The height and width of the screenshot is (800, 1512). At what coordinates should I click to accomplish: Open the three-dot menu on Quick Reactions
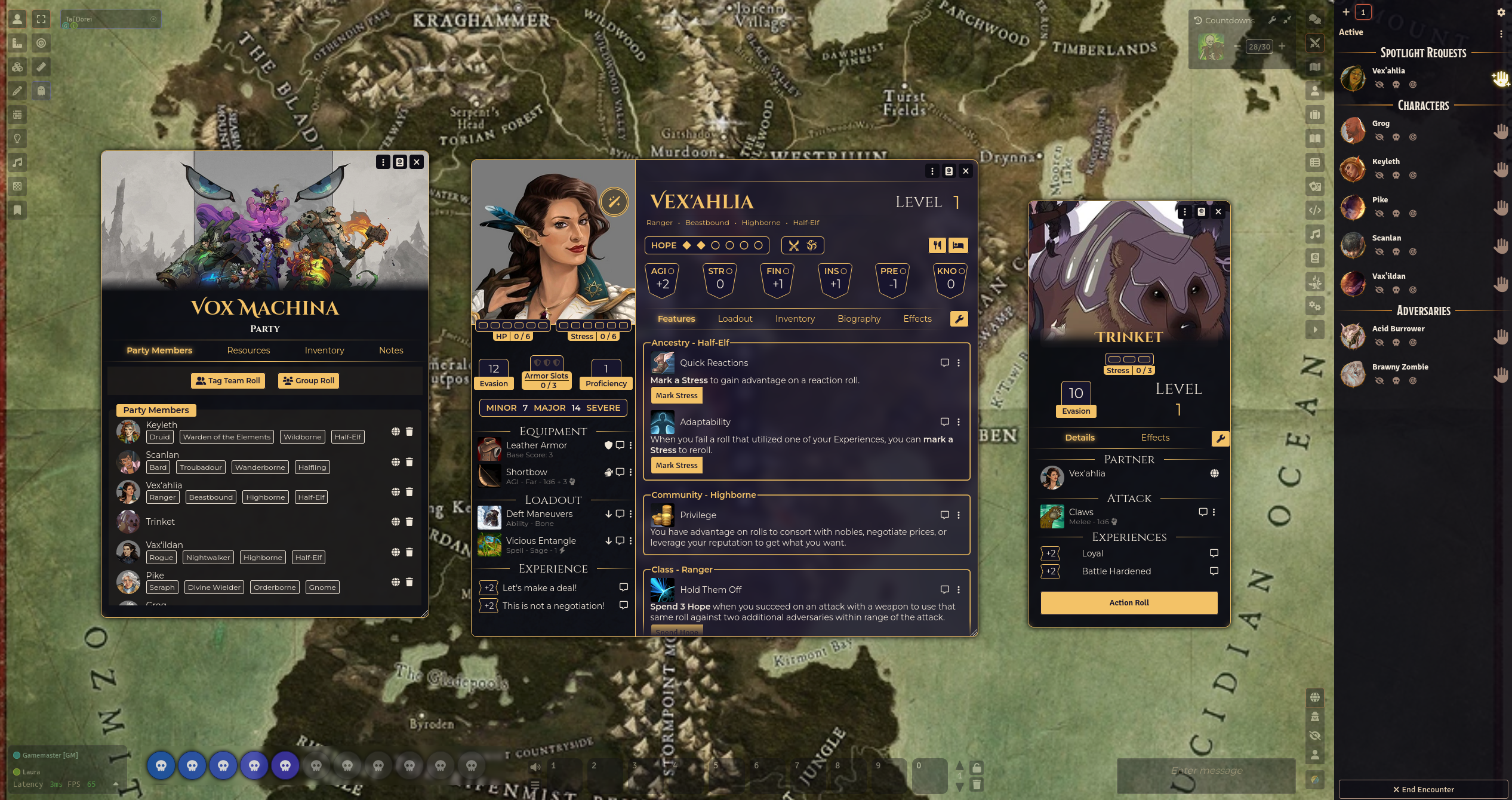(959, 362)
